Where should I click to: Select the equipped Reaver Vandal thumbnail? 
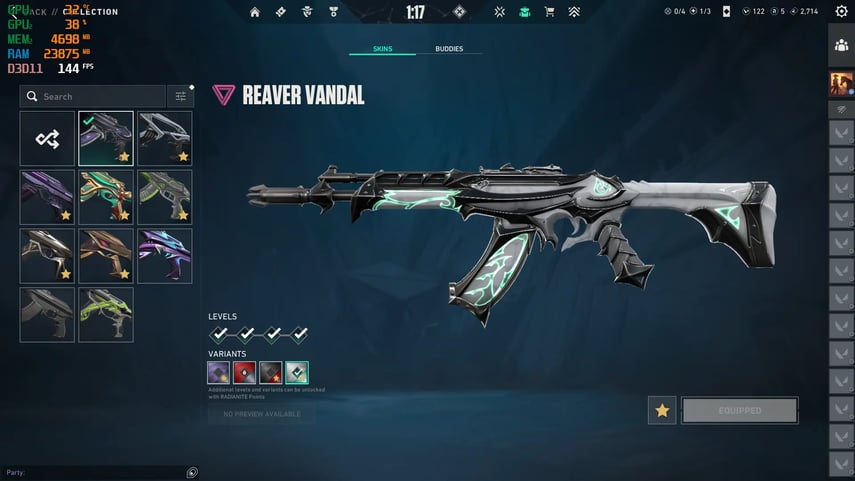click(106, 138)
